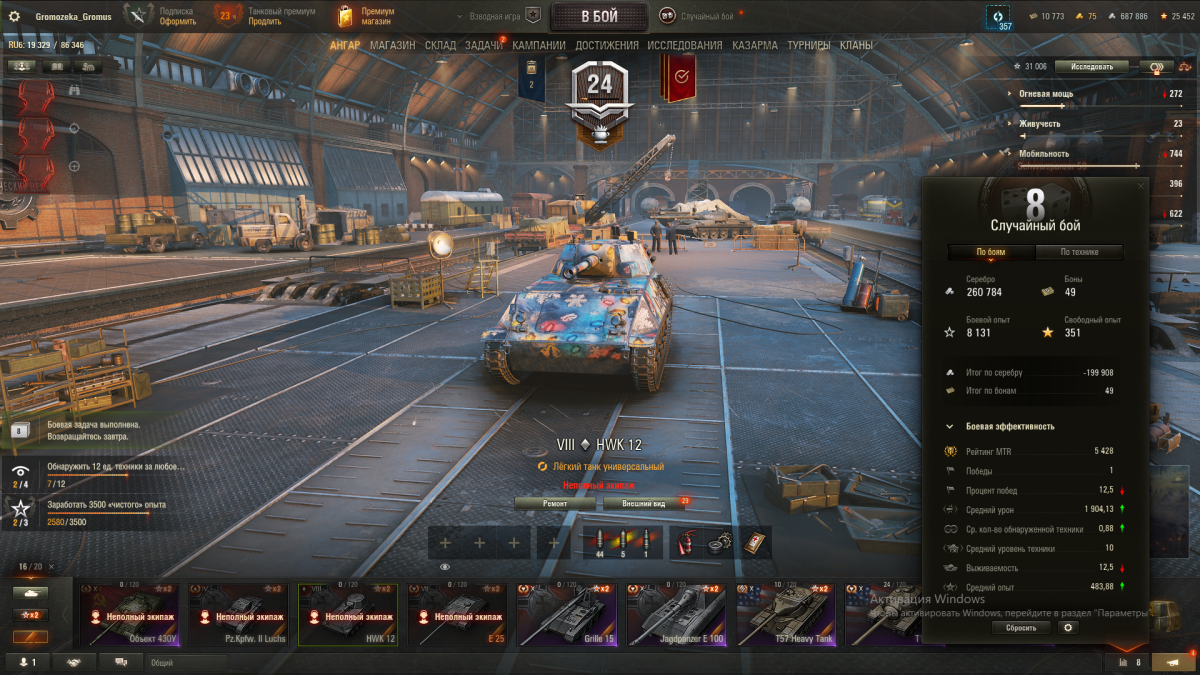Click the Ремонт button
1200x675 pixels.
click(555, 503)
